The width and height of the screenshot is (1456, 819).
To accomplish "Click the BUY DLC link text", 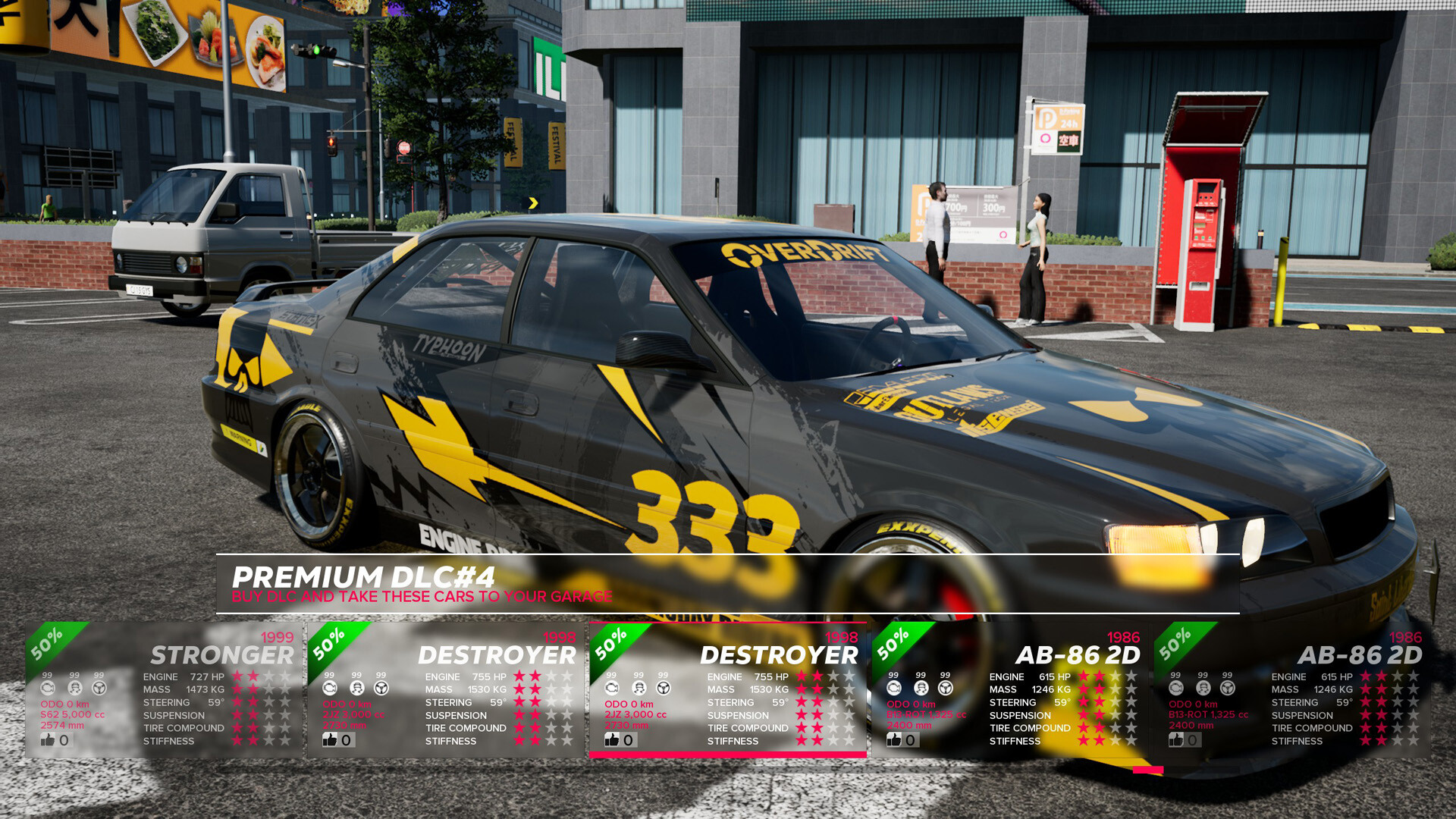I will pyautogui.click(x=422, y=597).
